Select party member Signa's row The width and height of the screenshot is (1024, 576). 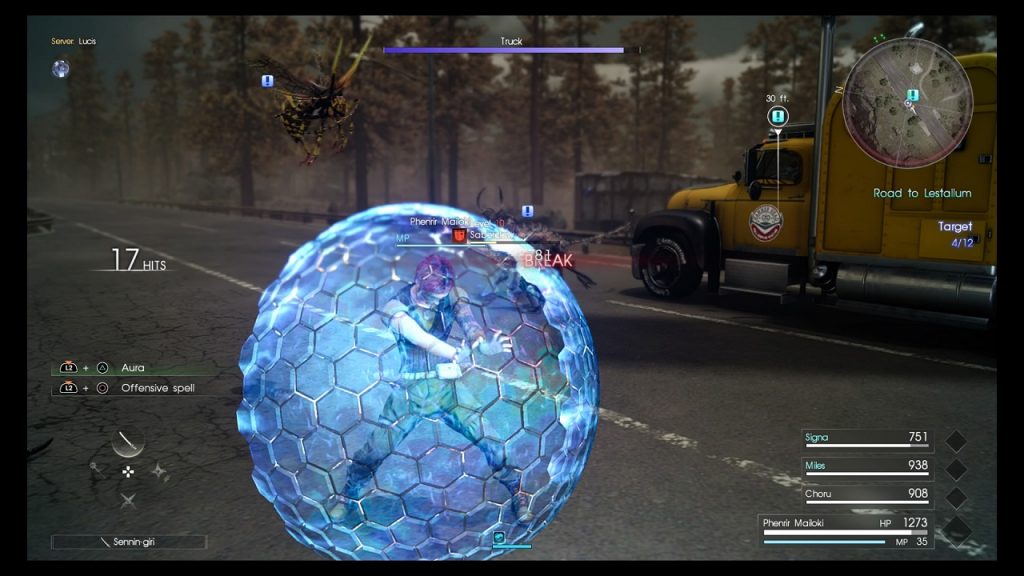pos(868,438)
